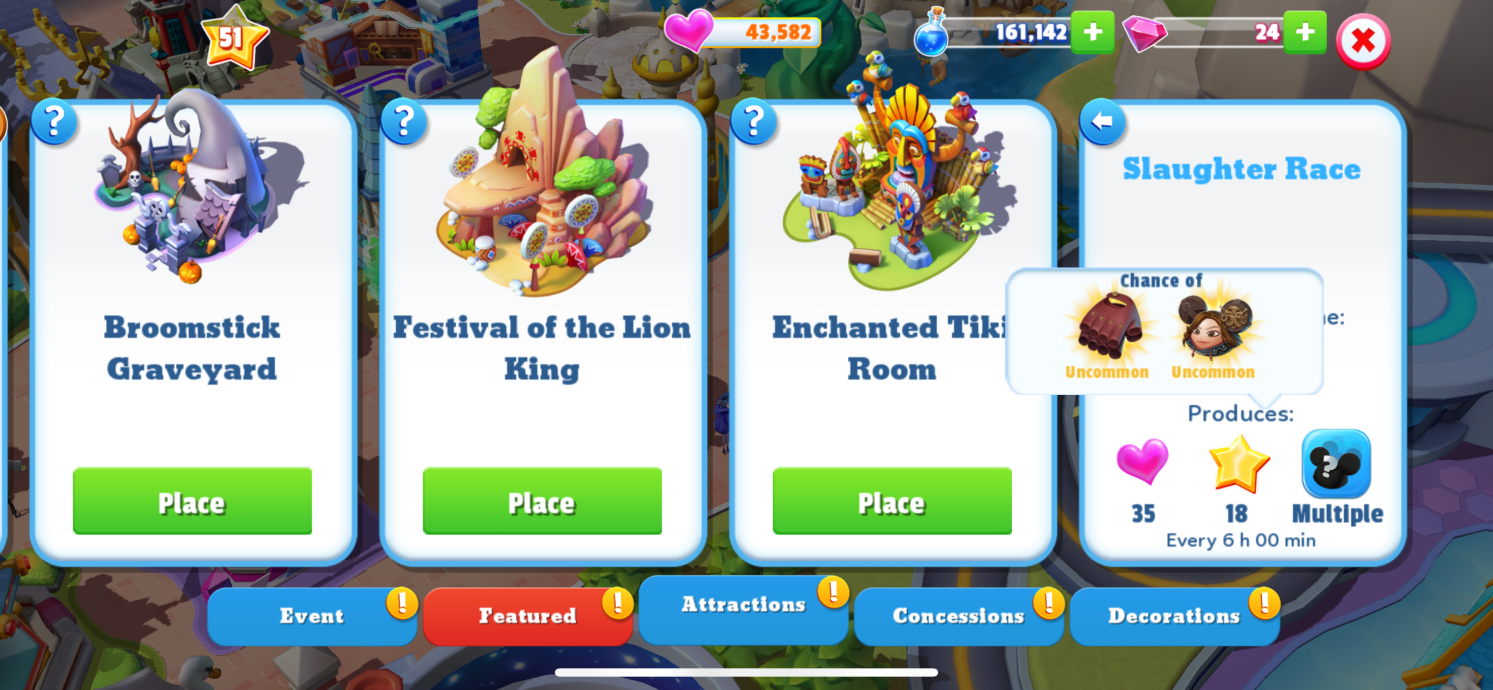The height and width of the screenshot is (690, 1493).
Task: Go to the Concessions tab
Action: click(x=958, y=616)
